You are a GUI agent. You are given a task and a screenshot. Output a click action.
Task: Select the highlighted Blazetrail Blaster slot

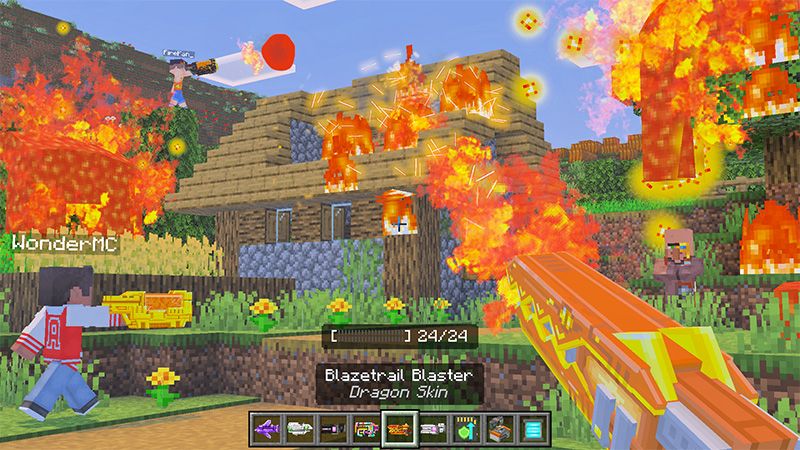400,429
